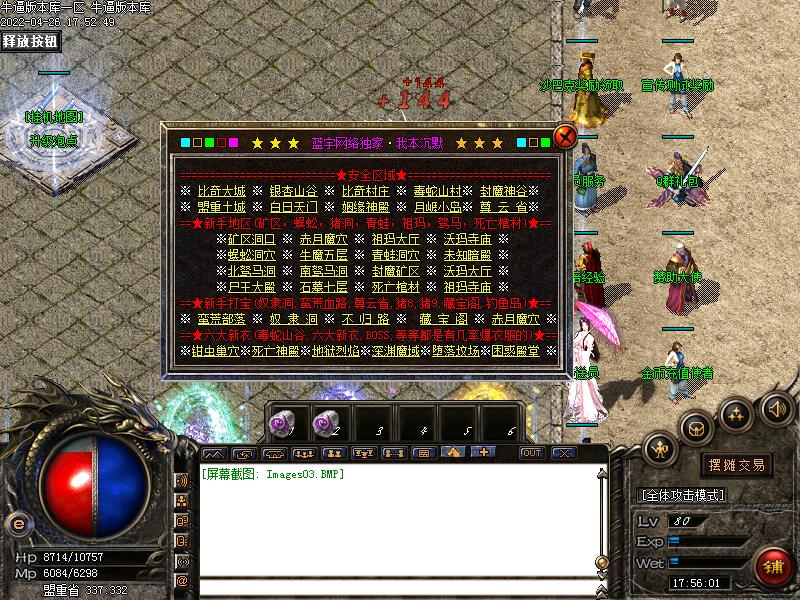This screenshot has height=600, width=800.
Task: Open the 摆摊交易 stall trading button
Action: pos(736,464)
